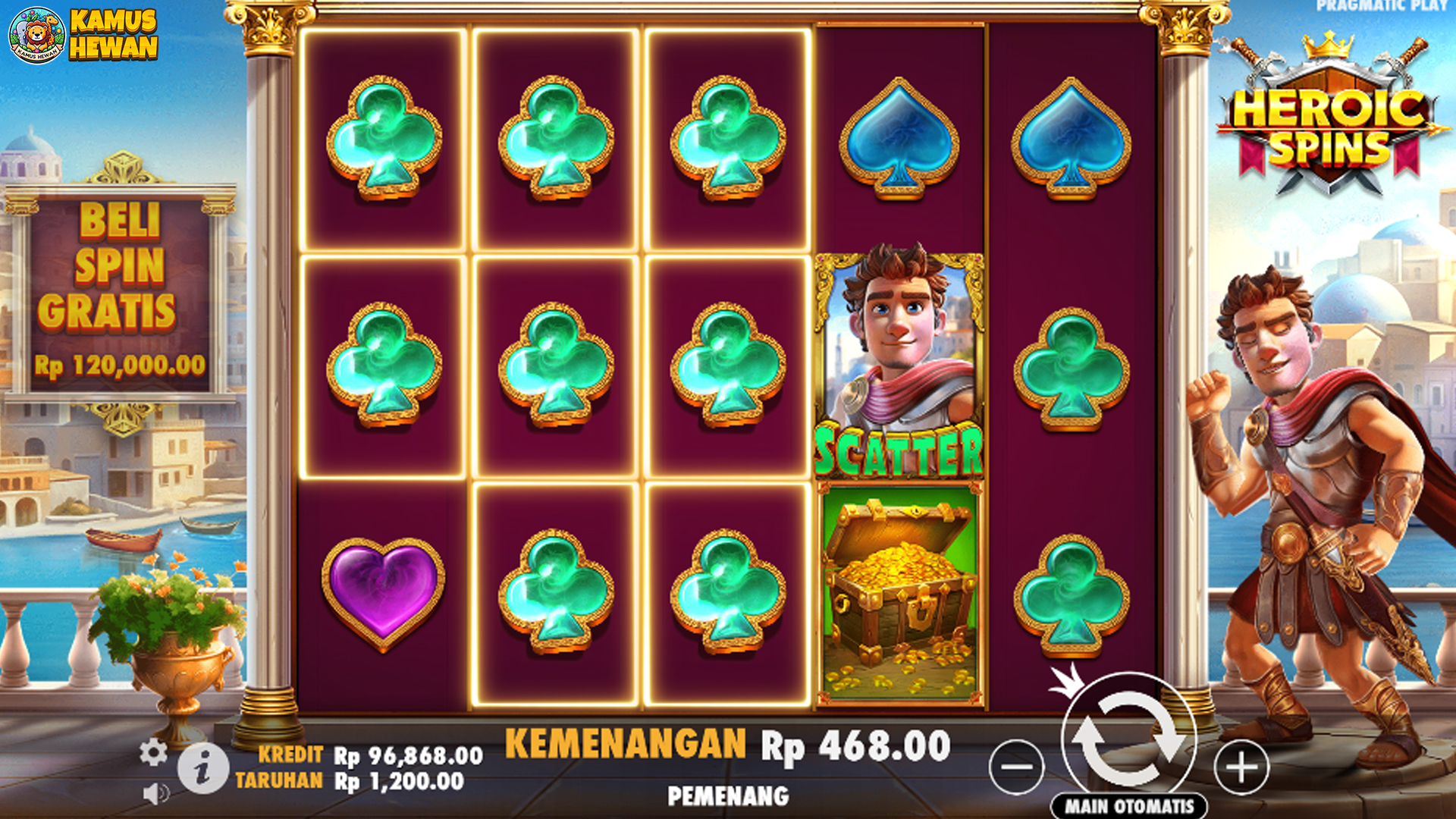
Task: Open the game info paytable icon
Action: coord(202,771)
